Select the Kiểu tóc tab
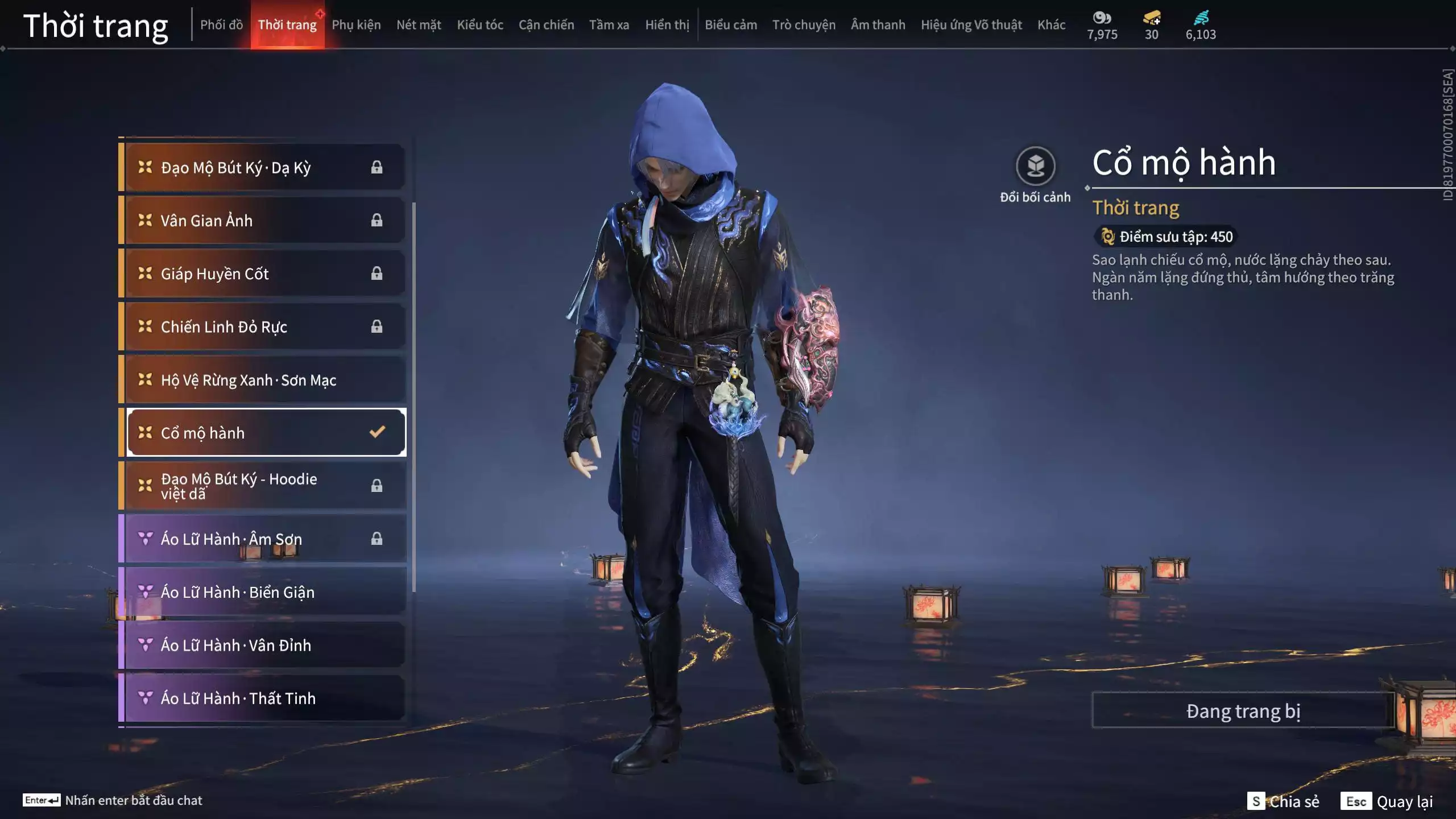Viewport: 1456px width, 819px height. [x=480, y=25]
